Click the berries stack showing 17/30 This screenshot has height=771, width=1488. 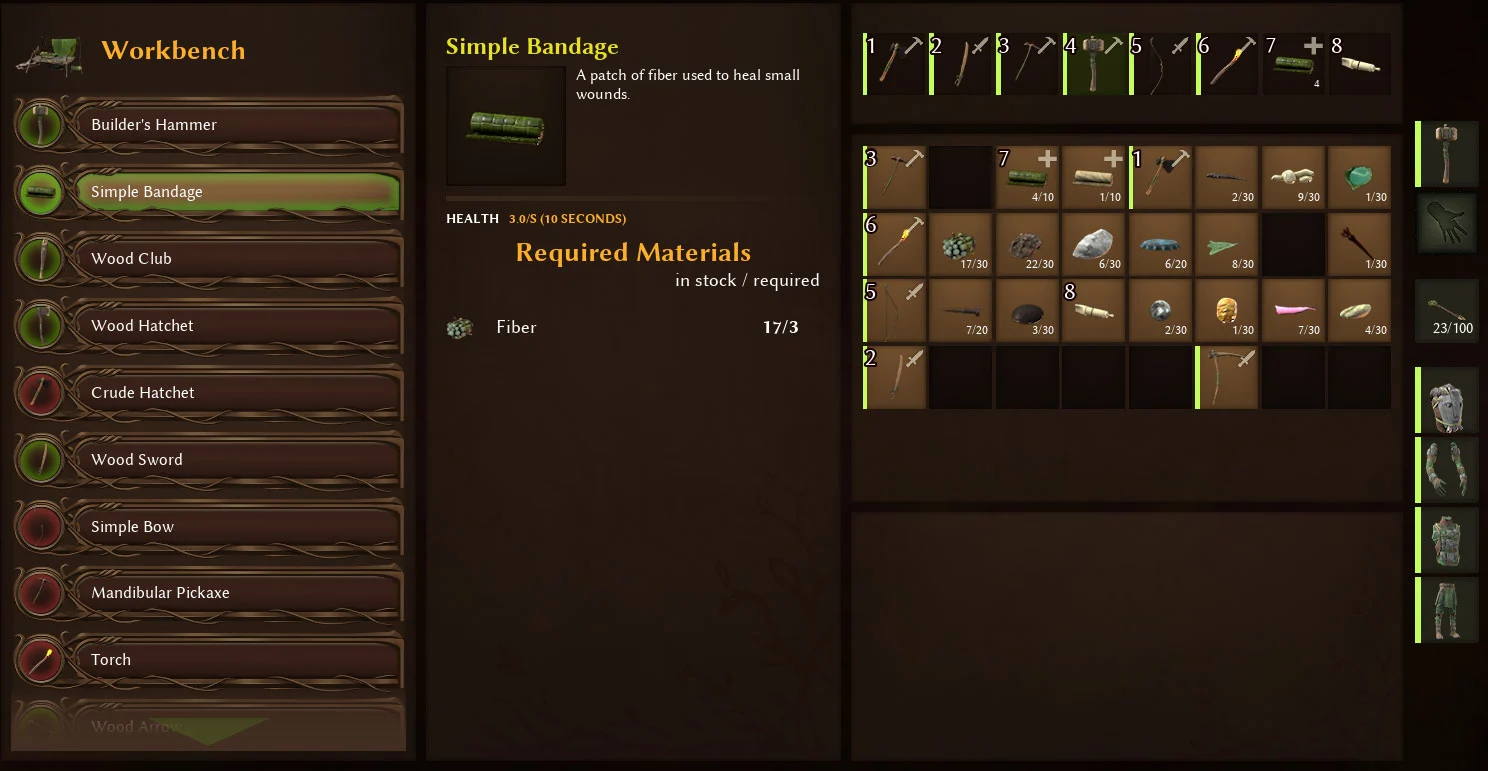[x=960, y=244]
